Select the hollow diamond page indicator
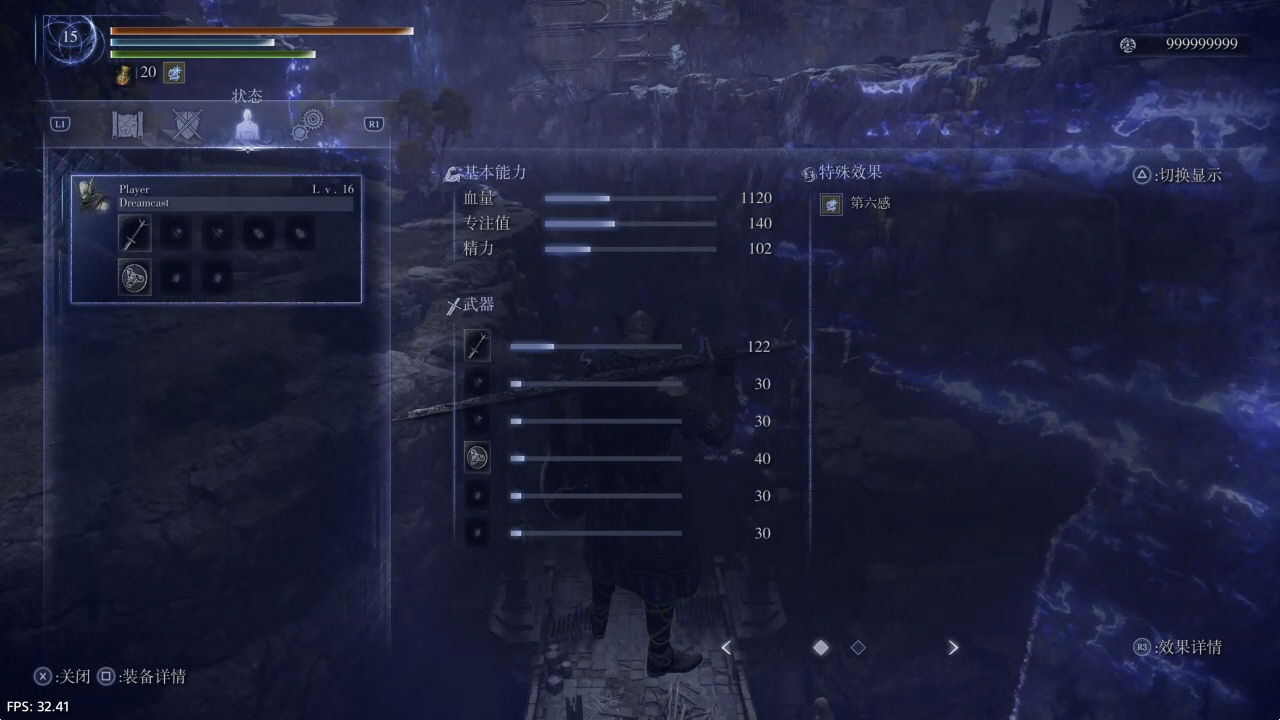Image resolution: width=1280 pixels, height=720 pixels. 858,648
